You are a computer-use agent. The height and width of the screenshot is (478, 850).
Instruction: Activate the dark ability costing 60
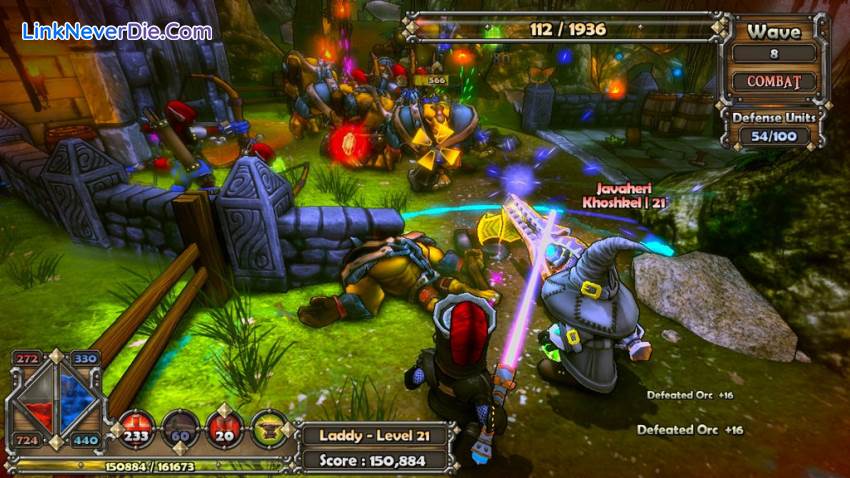click(180, 426)
